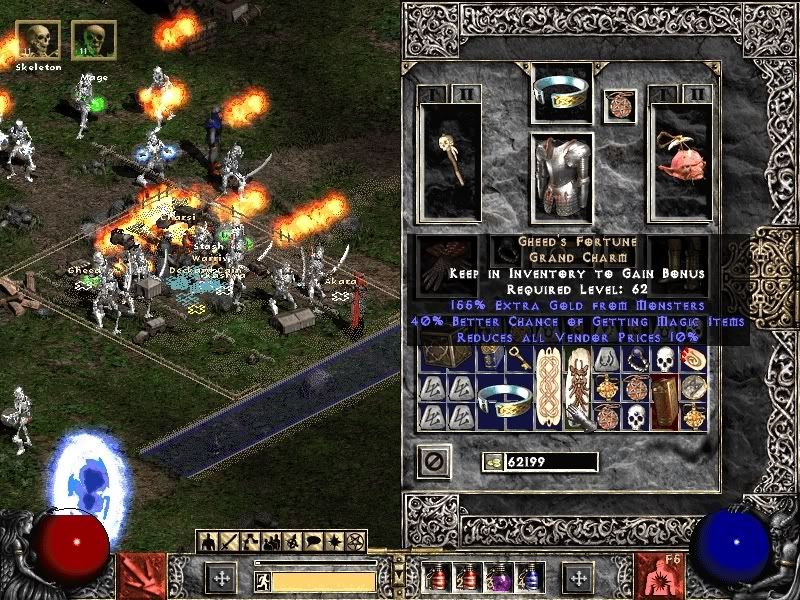The height and width of the screenshot is (600, 800).
Task: Click the Mage minion portrait
Action: tap(93, 40)
